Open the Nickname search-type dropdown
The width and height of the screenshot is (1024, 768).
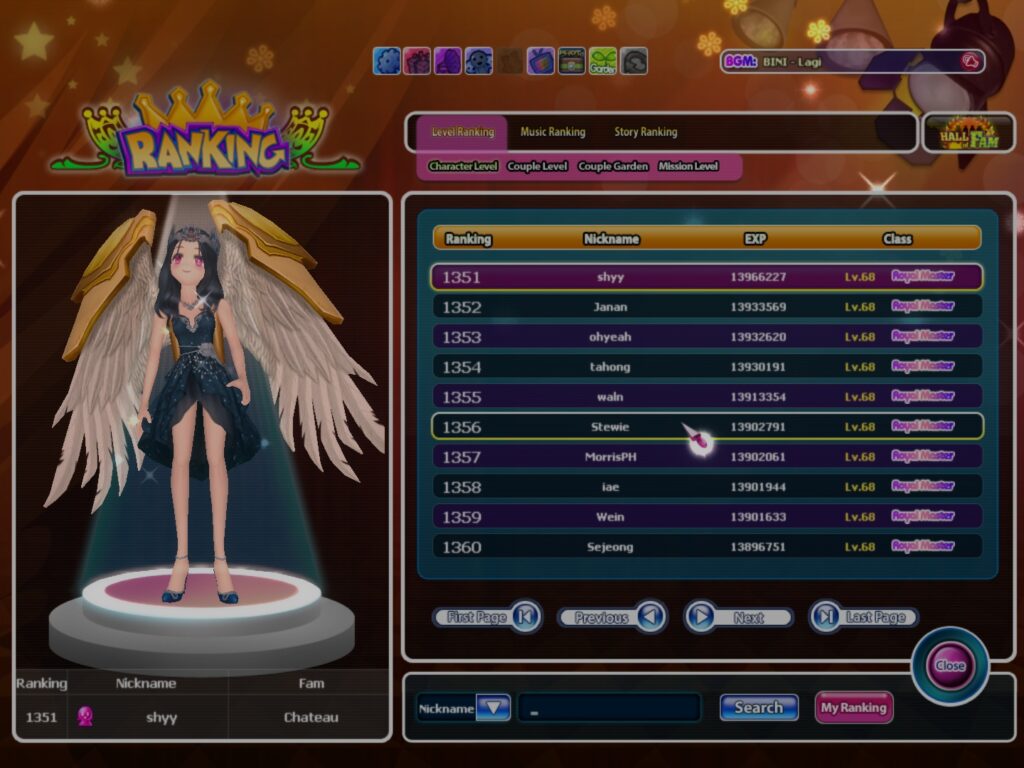click(493, 707)
